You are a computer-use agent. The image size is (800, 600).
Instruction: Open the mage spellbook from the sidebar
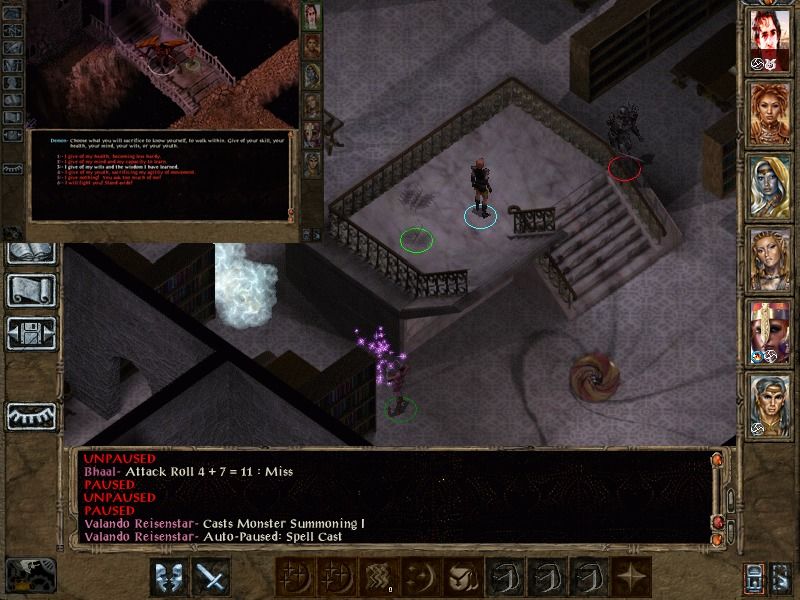[32, 250]
